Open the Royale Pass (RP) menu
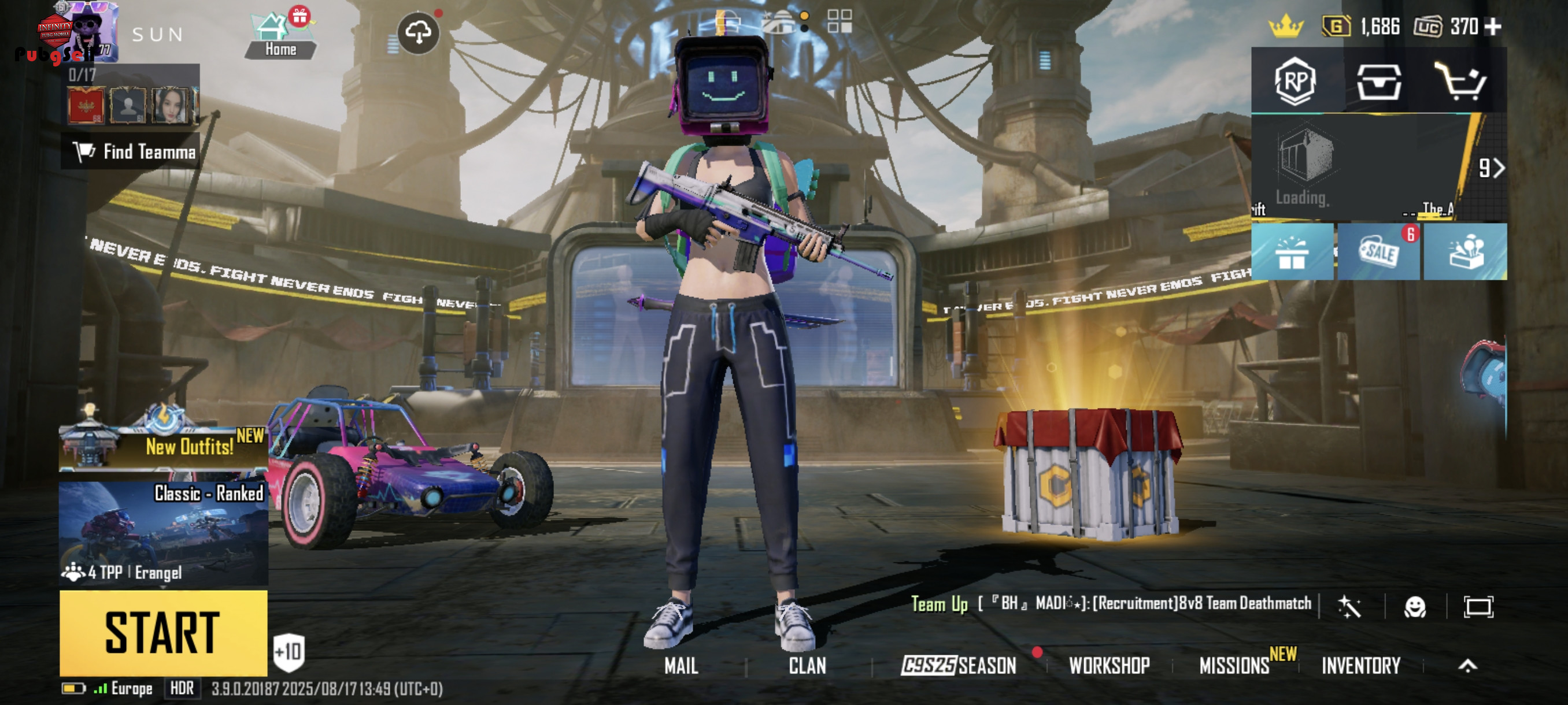The width and height of the screenshot is (1568, 705). tap(1295, 81)
